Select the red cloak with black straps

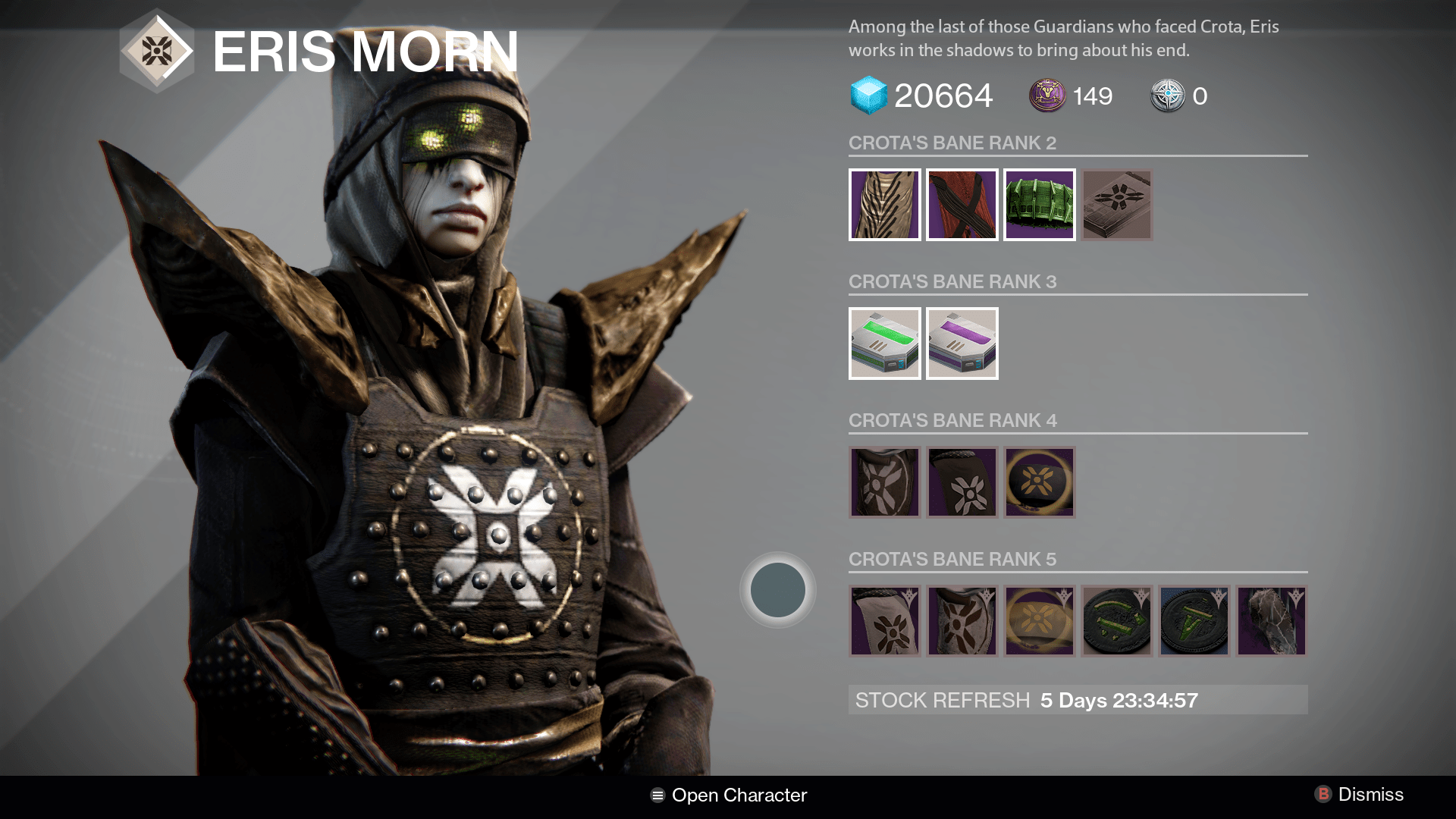pyautogui.click(x=962, y=205)
